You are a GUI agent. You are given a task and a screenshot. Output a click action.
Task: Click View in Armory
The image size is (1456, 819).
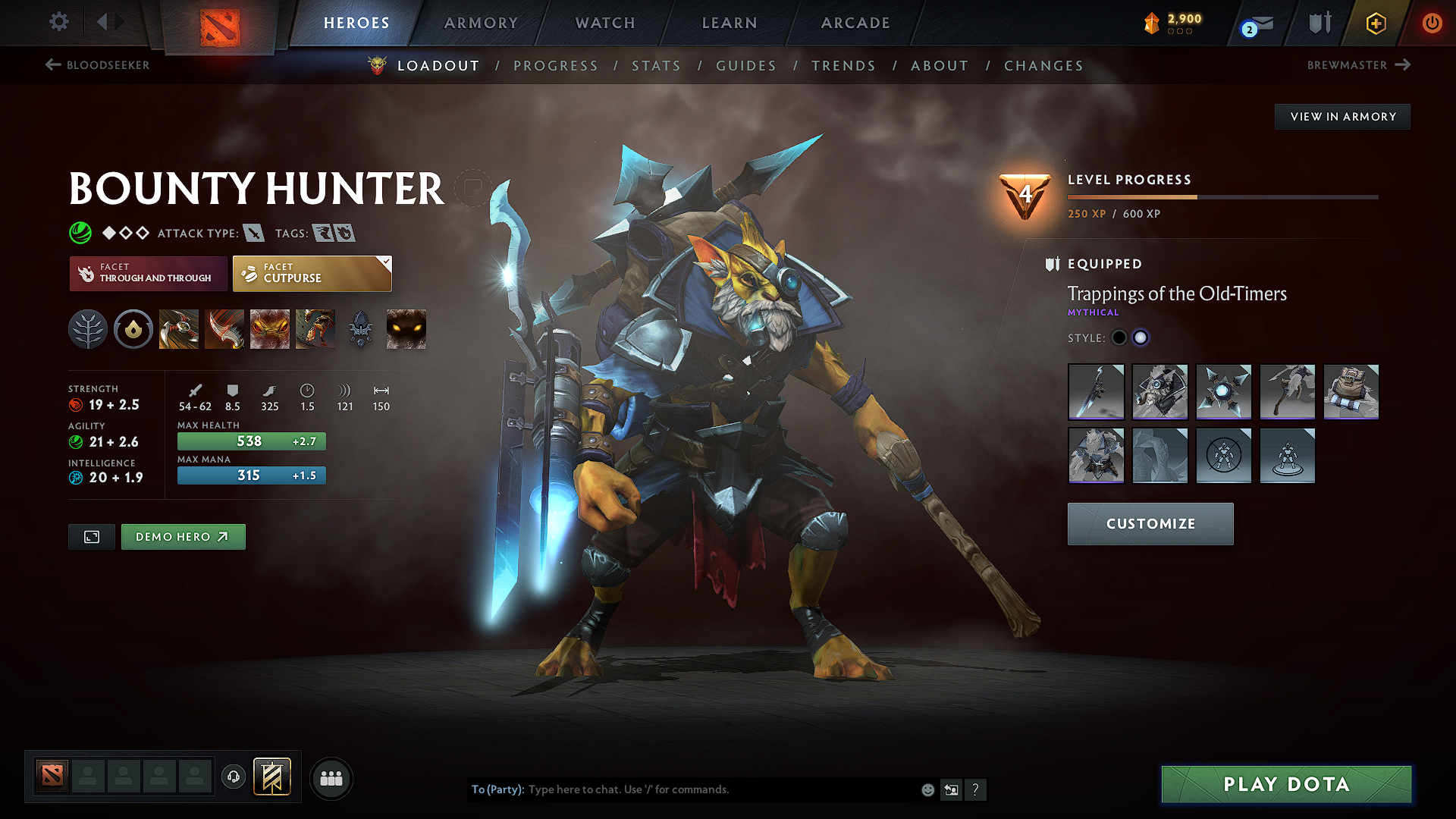[1342, 117]
